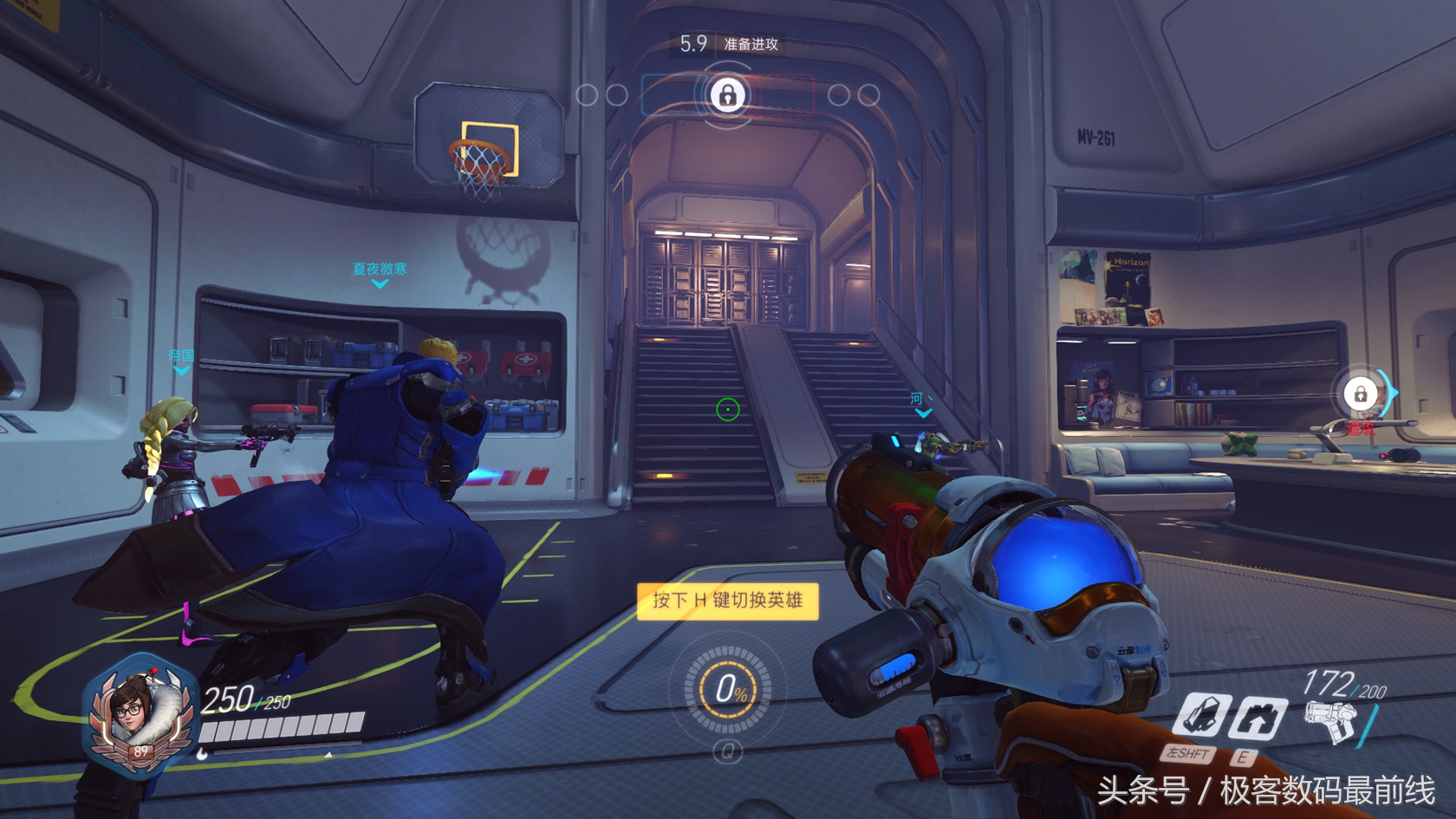Screen dimensions: 1456x819
Task: Select teammate name tag 帝国
Action: pyautogui.click(x=181, y=356)
